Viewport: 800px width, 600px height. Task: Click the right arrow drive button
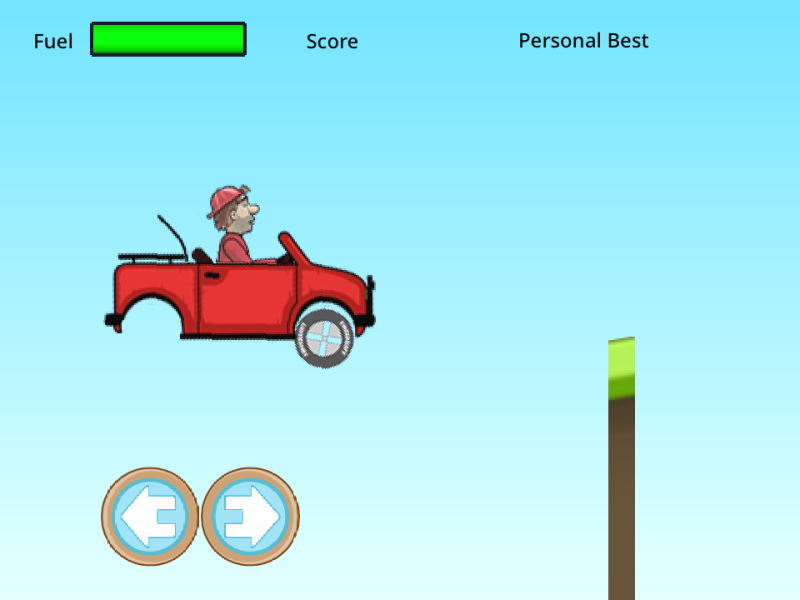[x=250, y=516]
